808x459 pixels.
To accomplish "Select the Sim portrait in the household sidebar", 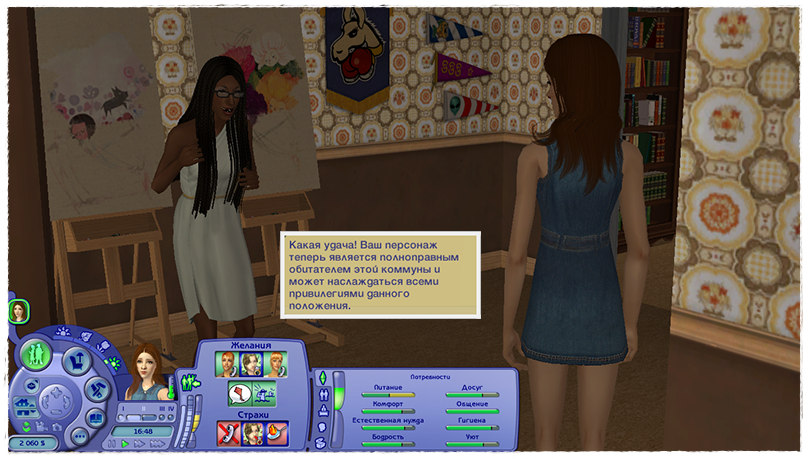I will 18,312.
